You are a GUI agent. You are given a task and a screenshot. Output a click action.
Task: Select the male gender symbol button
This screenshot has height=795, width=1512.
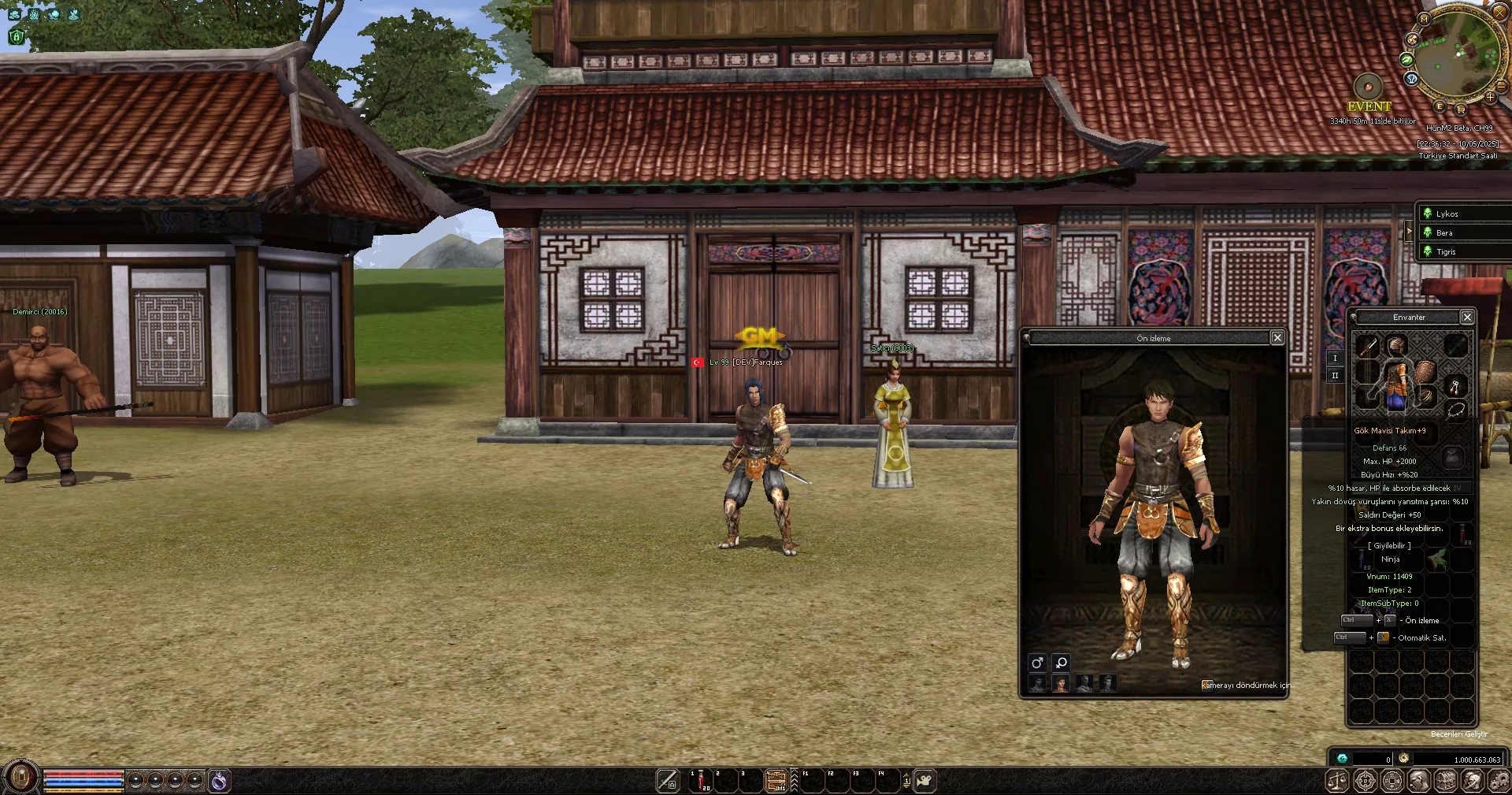(1037, 663)
